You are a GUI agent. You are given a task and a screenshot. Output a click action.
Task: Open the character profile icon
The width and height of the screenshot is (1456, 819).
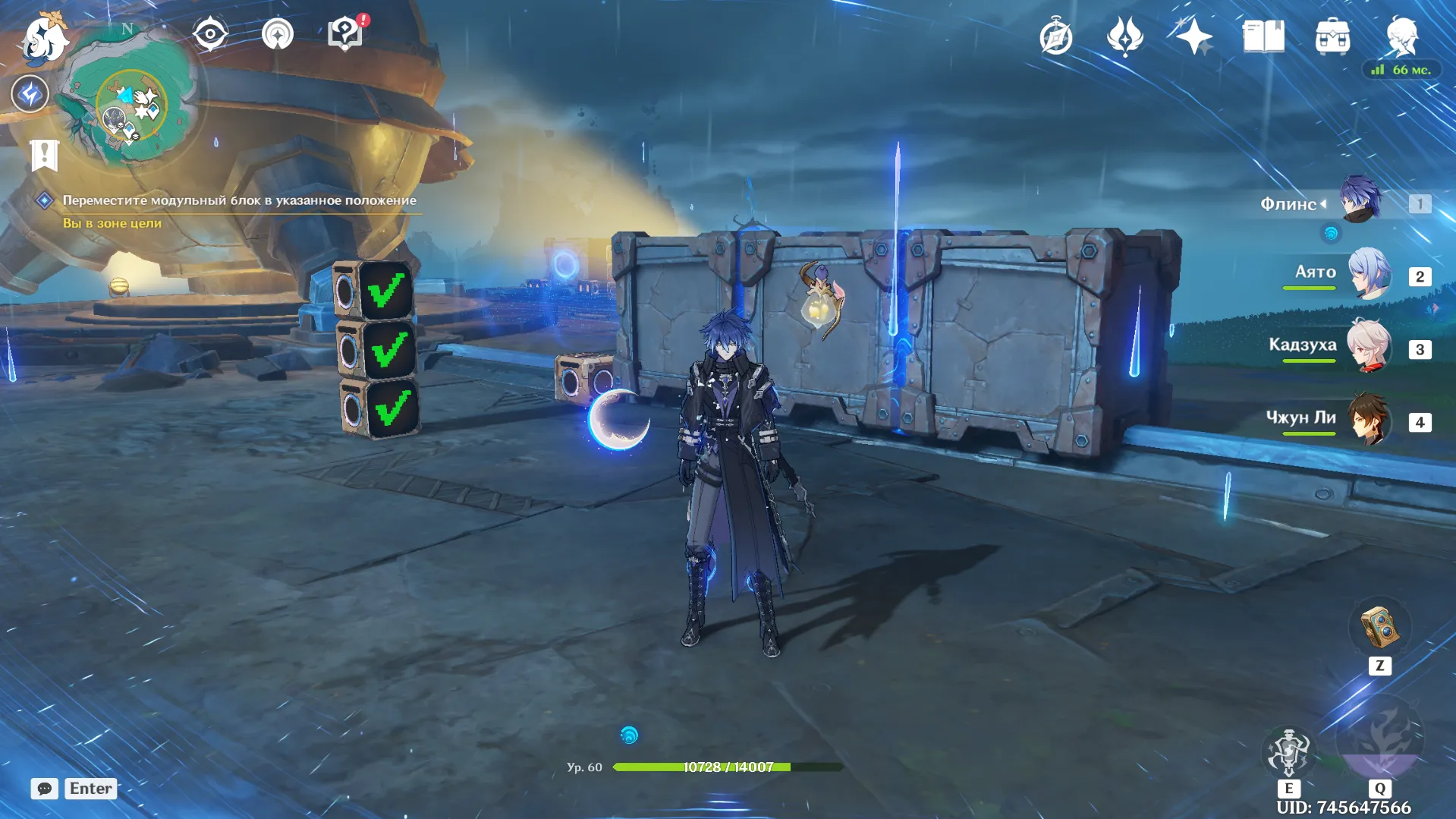pos(1401,36)
